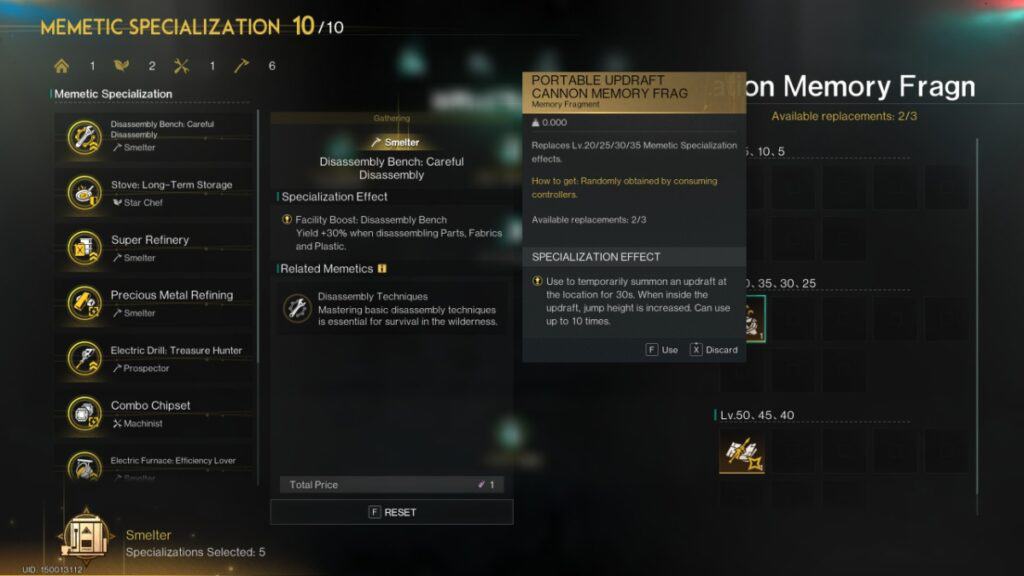Screen dimensions: 1024x576
Task: Filter by the crossed tools category icon
Action: tap(182, 66)
